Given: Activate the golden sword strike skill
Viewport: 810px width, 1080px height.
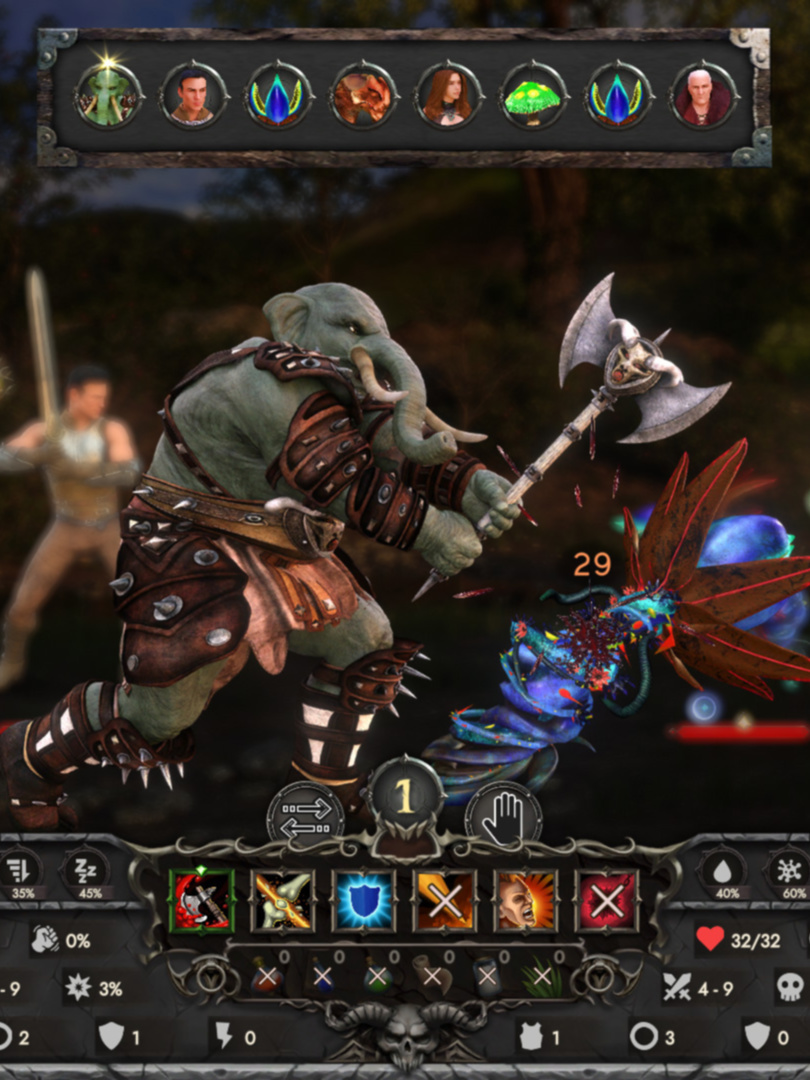Looking at the screenshot, I should point(283,900).
